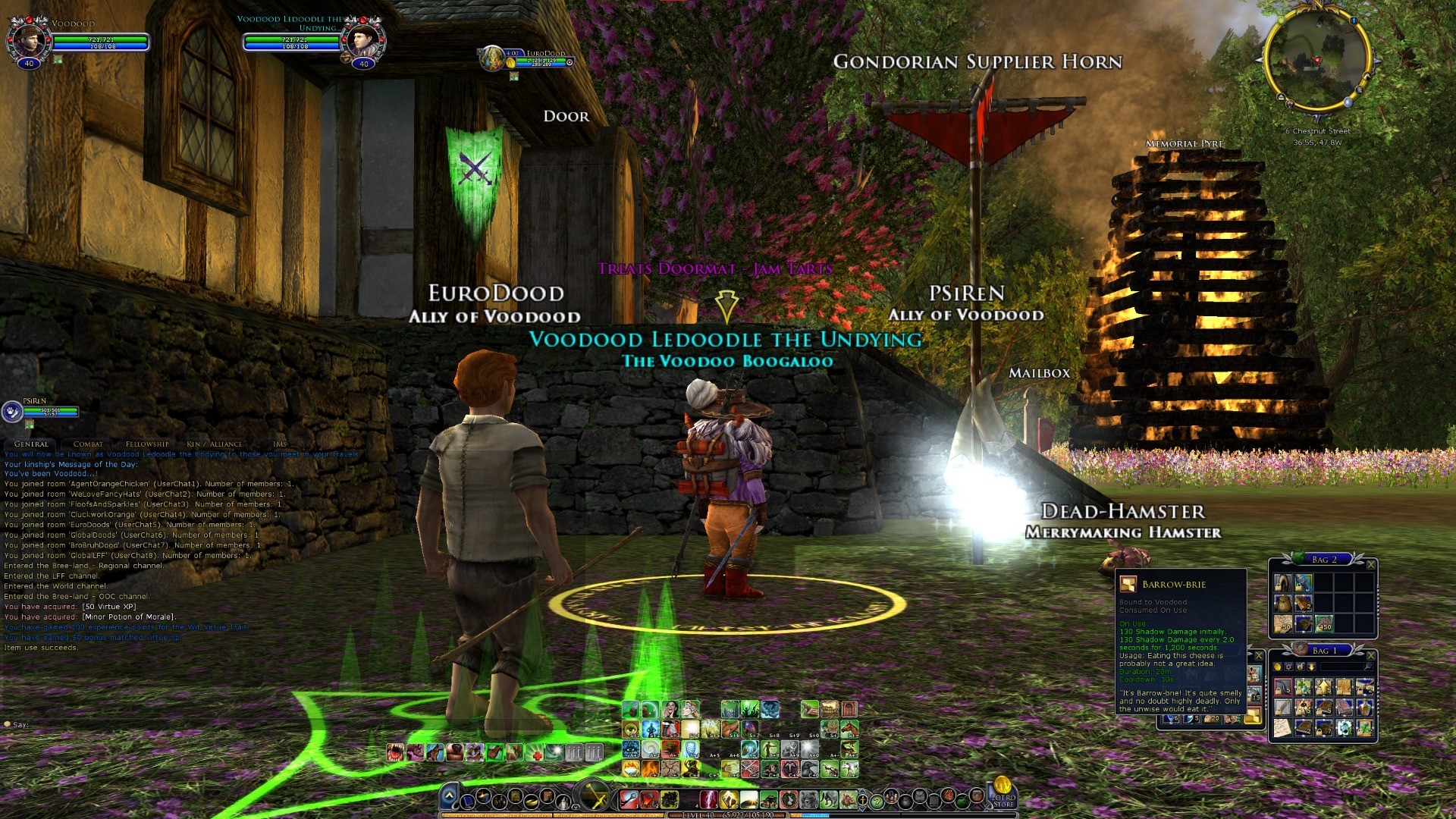
Task: Use the red cross healing skill
Action: point(536,752)
